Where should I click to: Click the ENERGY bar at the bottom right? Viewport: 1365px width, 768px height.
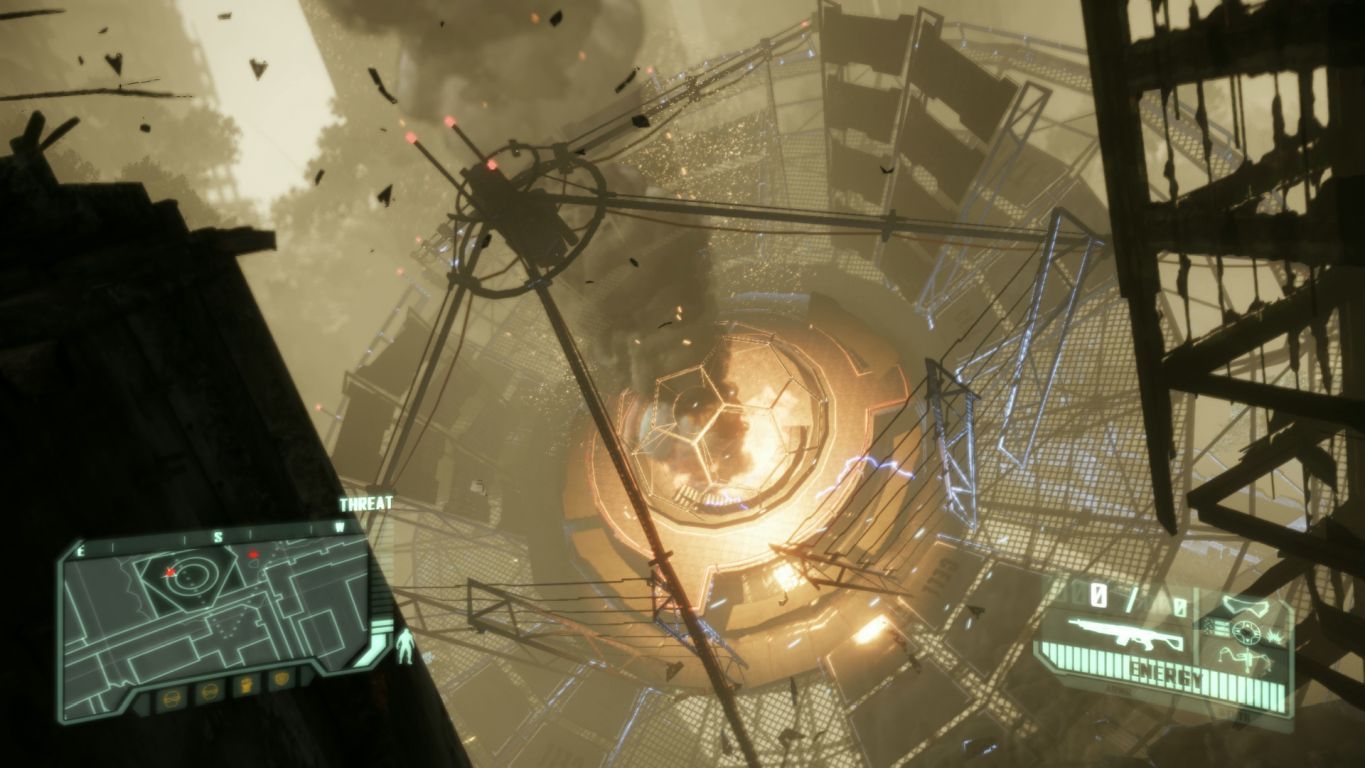point(1165,672)
